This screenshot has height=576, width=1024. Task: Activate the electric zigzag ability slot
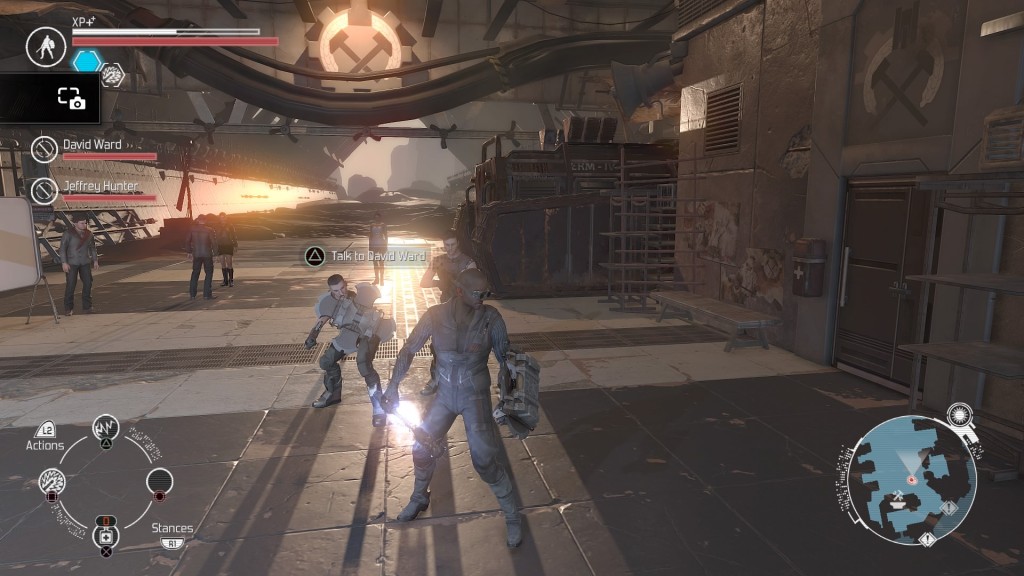pos(106,429)
